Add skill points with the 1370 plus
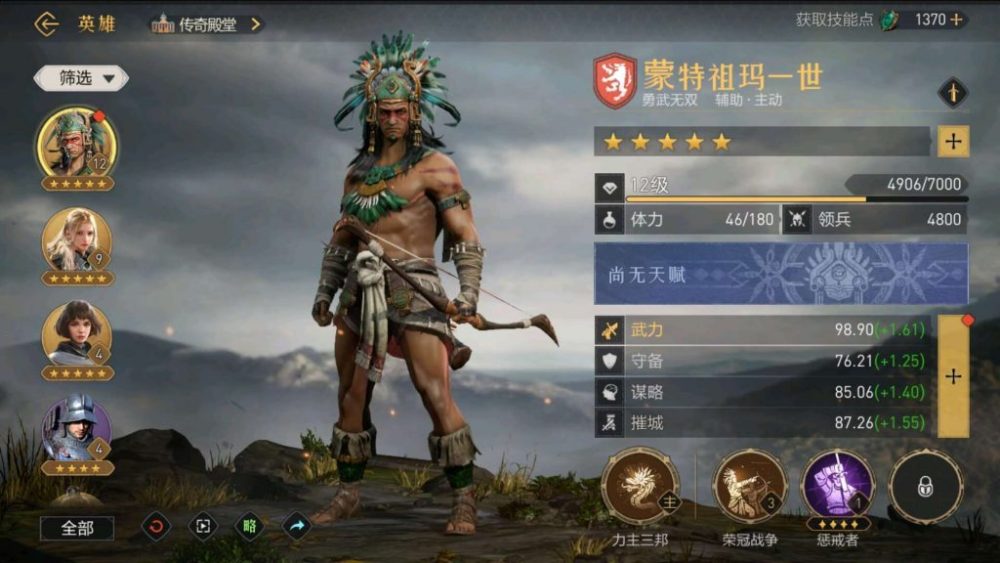This screenshot has height=563, width=1000. pos(956,20)
